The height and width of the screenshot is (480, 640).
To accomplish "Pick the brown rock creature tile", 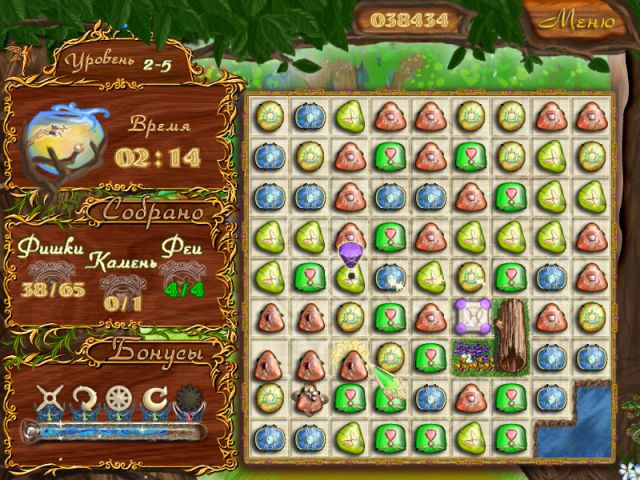I will pyautogui.click(x=308, y=398).
